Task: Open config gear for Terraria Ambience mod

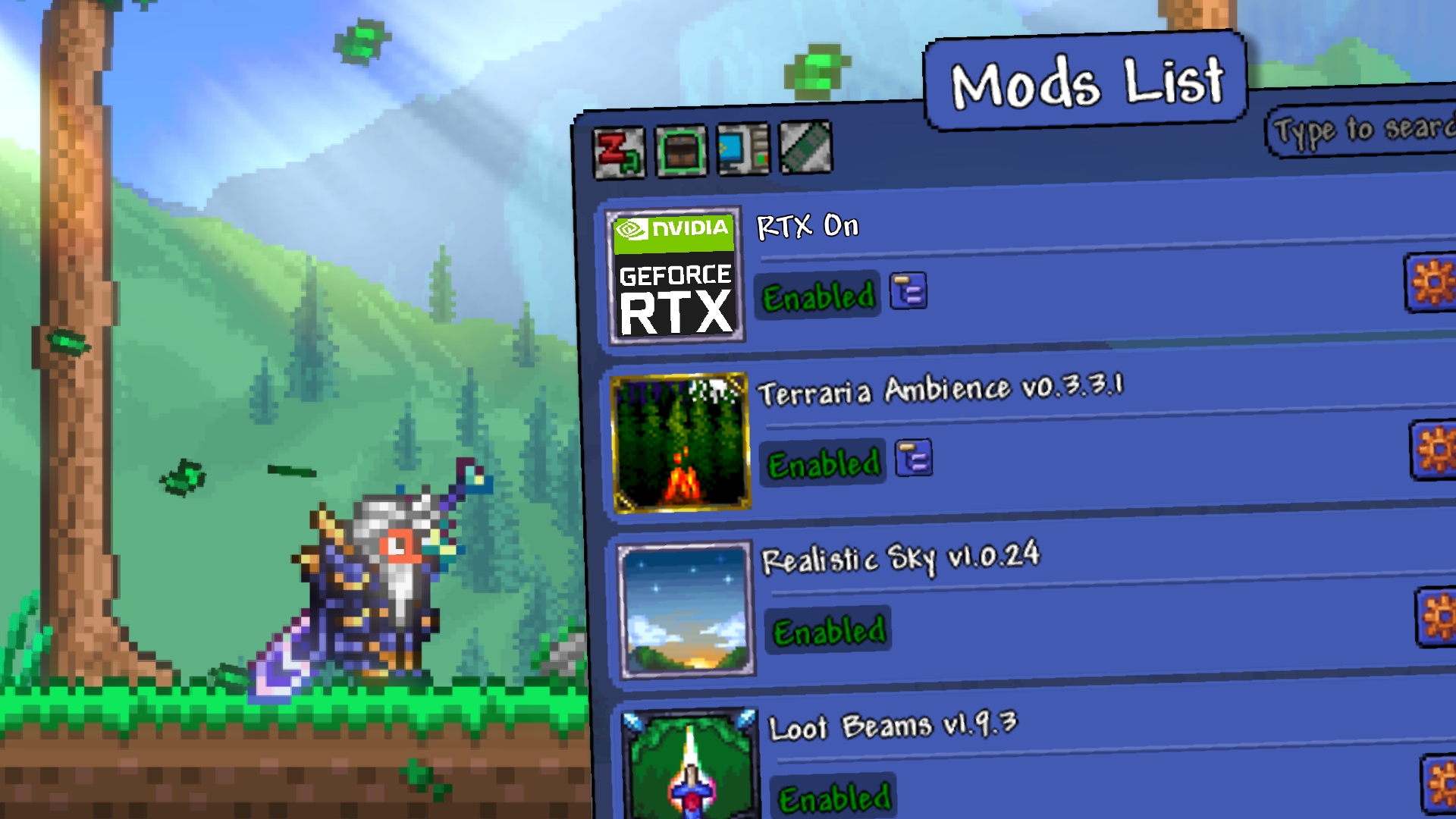Action: (1436, 450)
